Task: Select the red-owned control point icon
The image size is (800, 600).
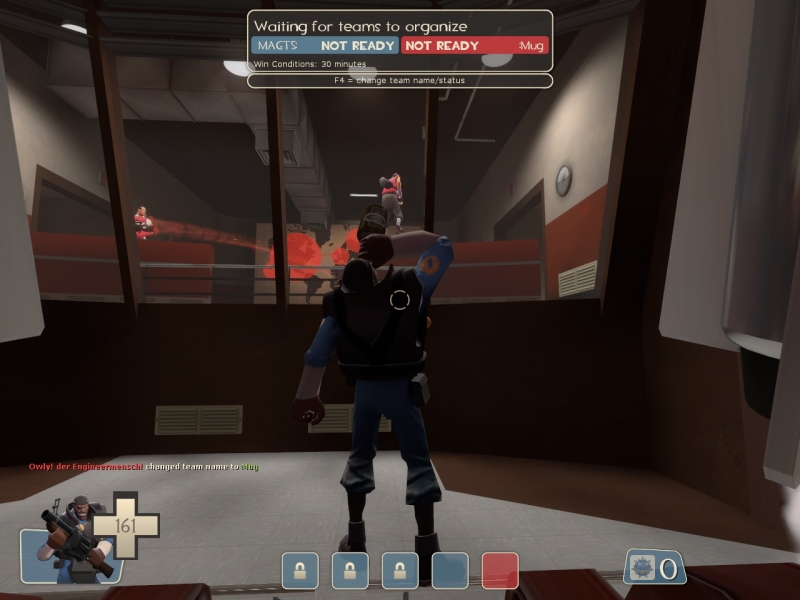Action: coord(500,571)
